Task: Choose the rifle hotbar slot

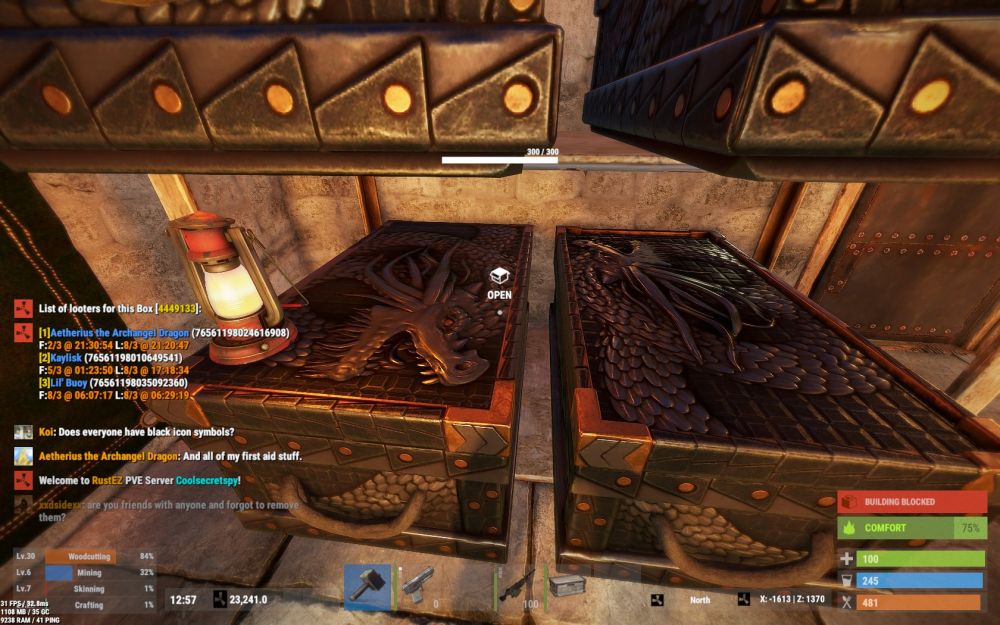Action: [x=519, y=587]
